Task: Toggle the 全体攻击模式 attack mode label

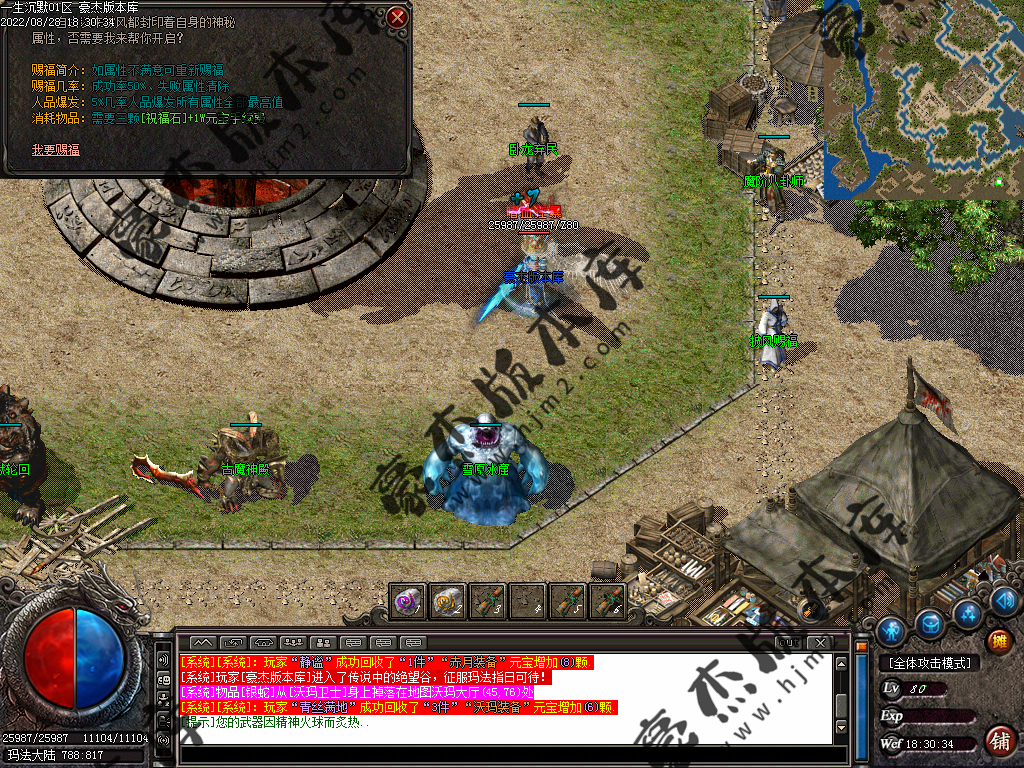Action: coord(929,663)
